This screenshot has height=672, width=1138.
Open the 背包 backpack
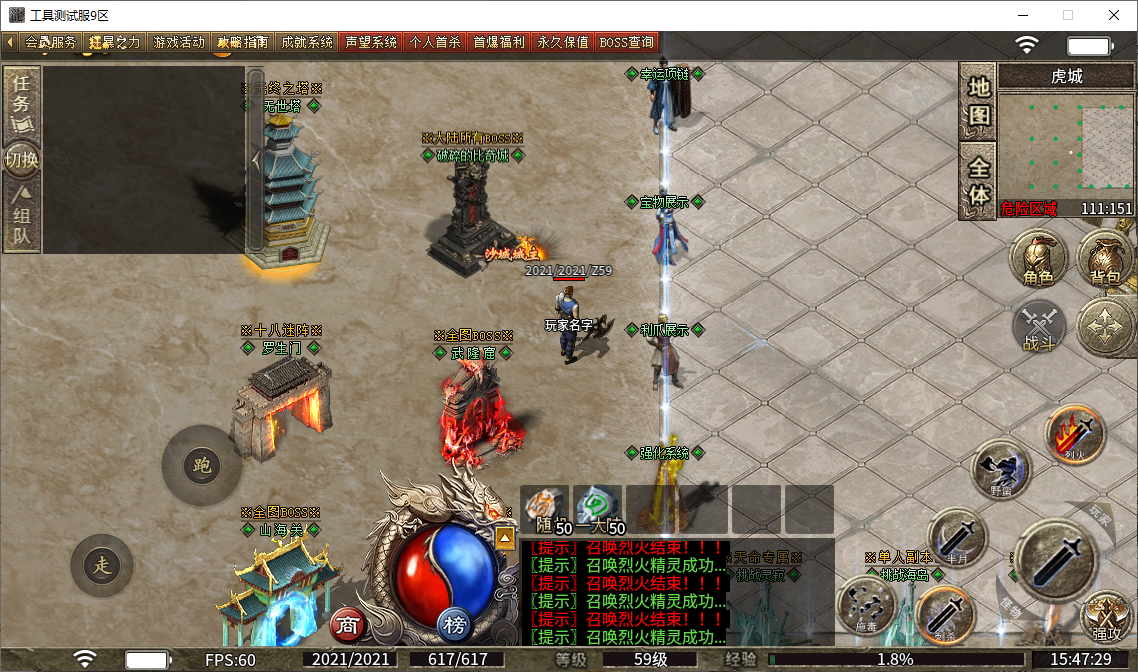pyautogui.click(x=1105, y=258)
